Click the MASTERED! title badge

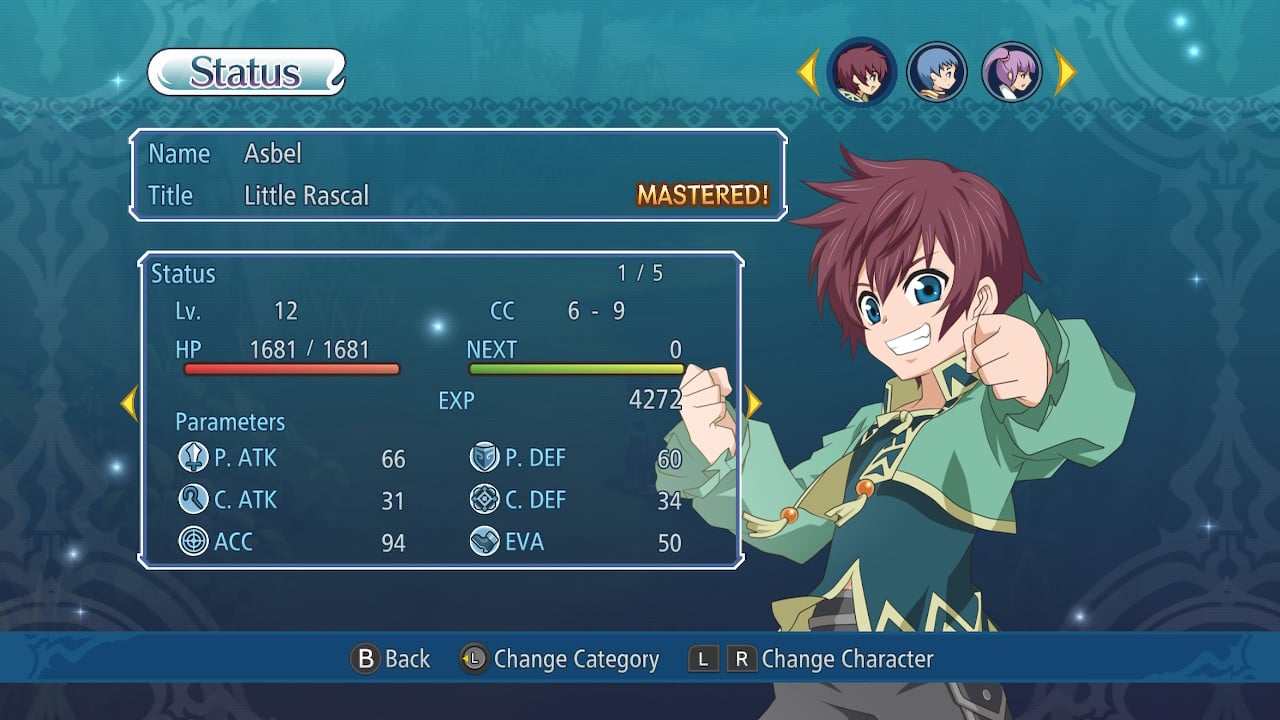coord(702,196)
